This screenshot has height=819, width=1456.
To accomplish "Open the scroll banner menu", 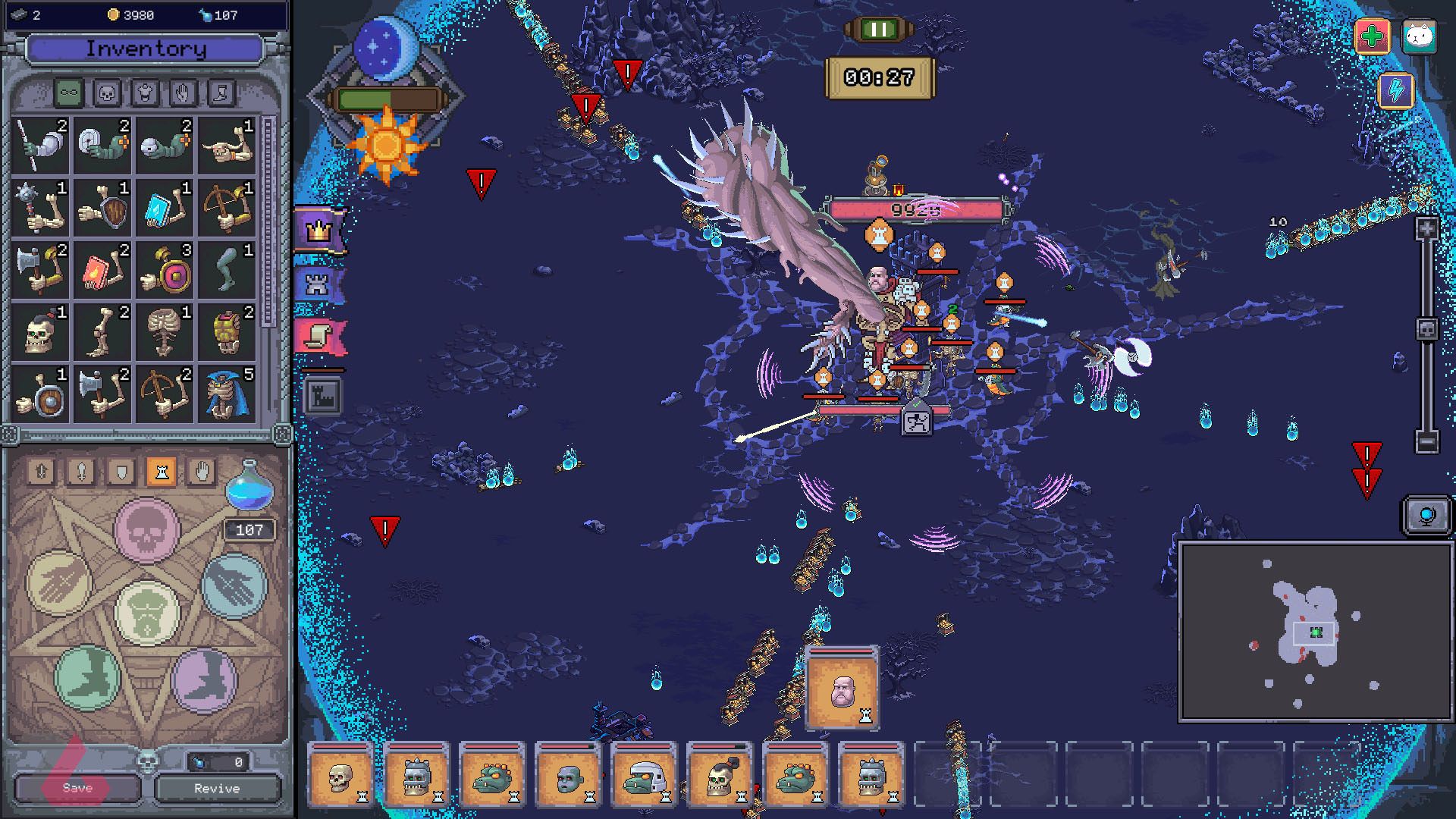I will click(320, 336).
